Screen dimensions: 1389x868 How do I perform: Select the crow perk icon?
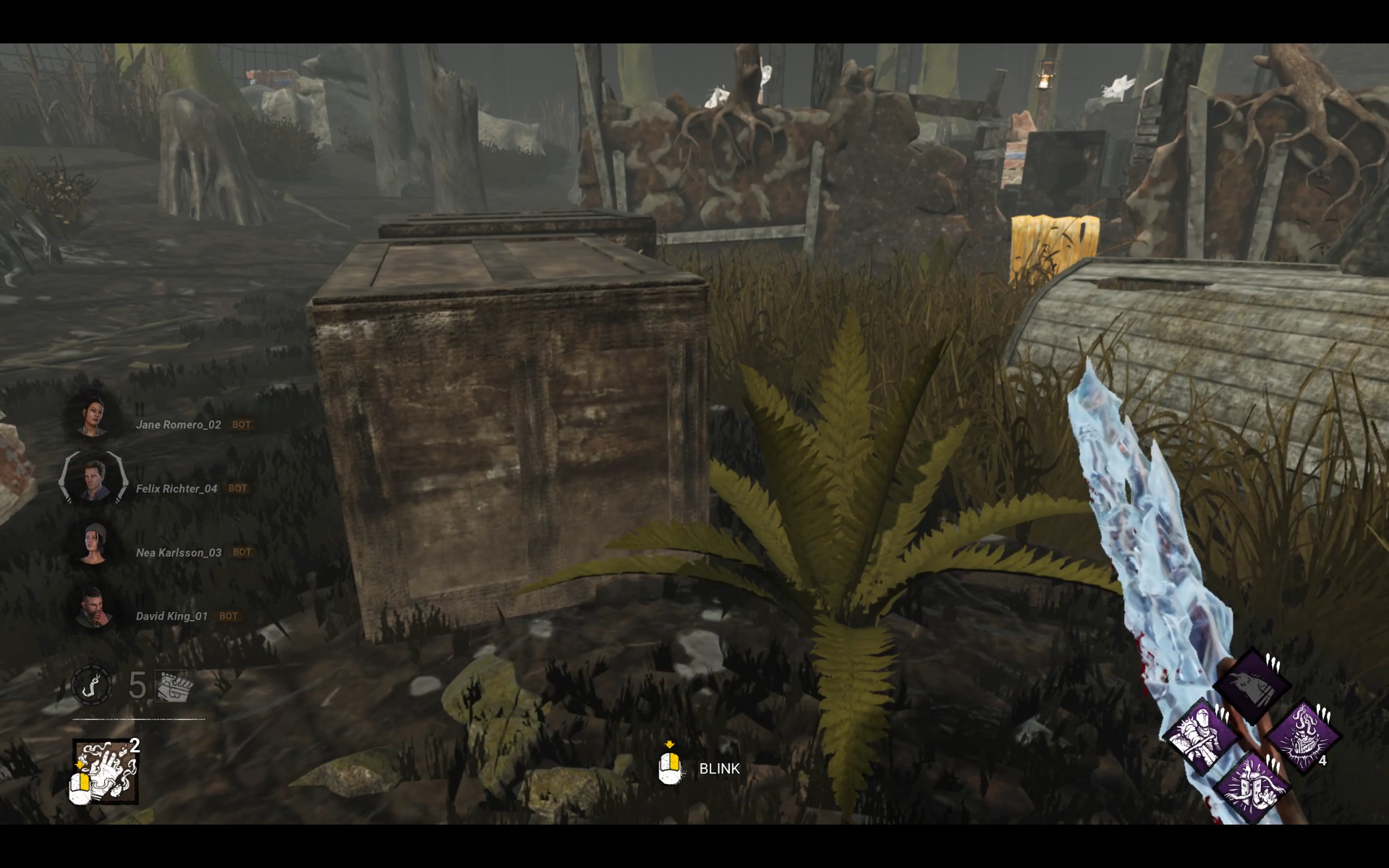click(1252, 684)
